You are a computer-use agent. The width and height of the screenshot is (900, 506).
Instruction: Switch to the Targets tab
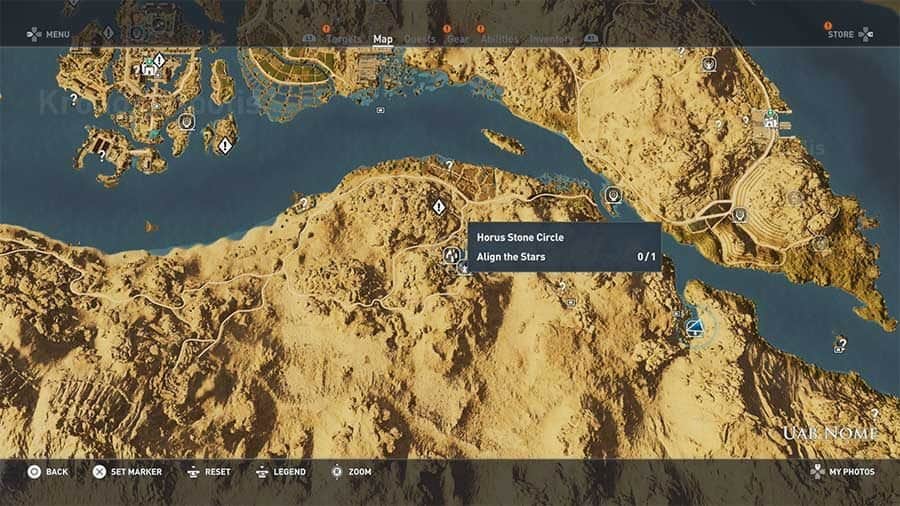(x=344, y=40)
